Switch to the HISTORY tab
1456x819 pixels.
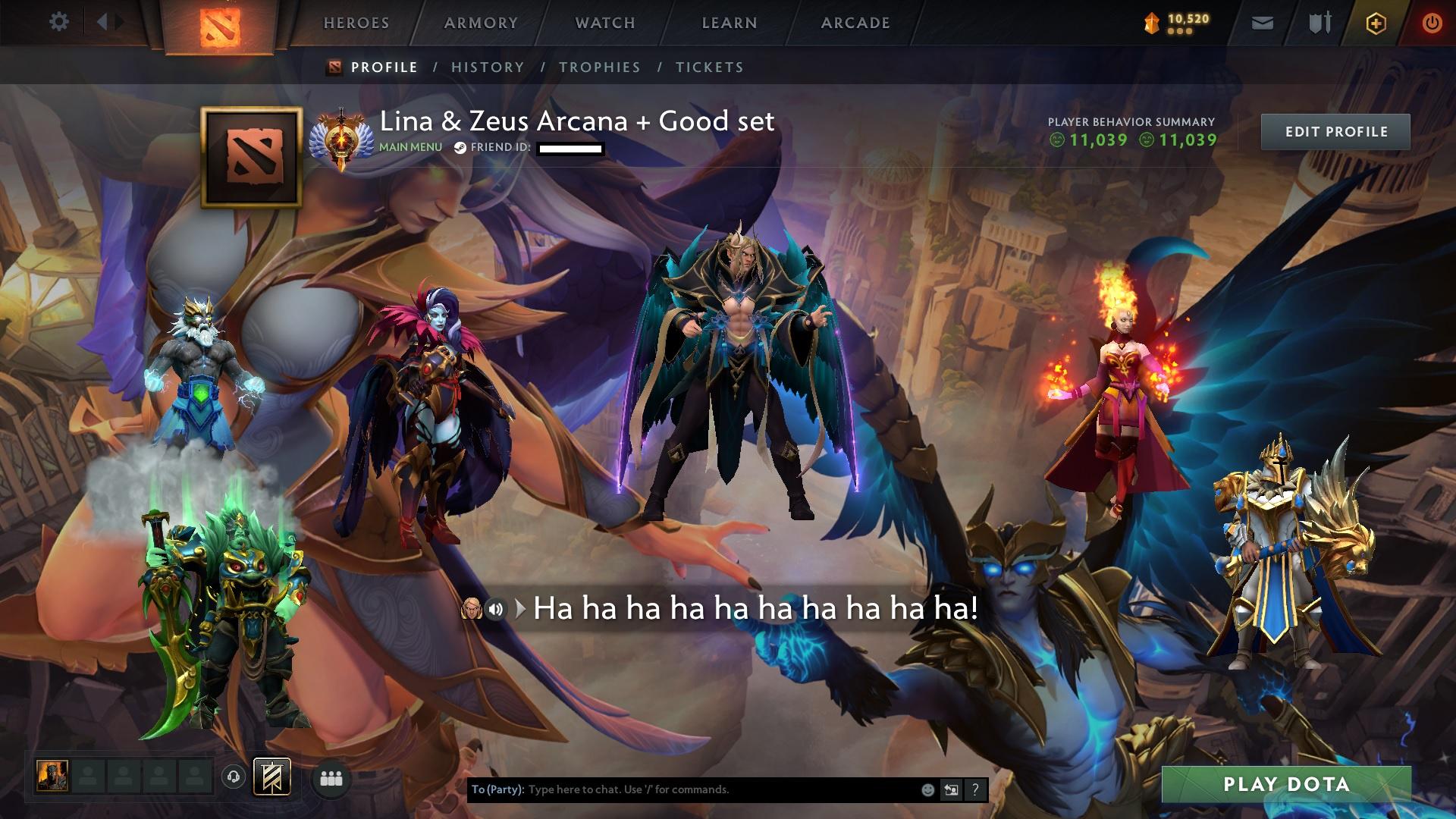coord(488,67)
